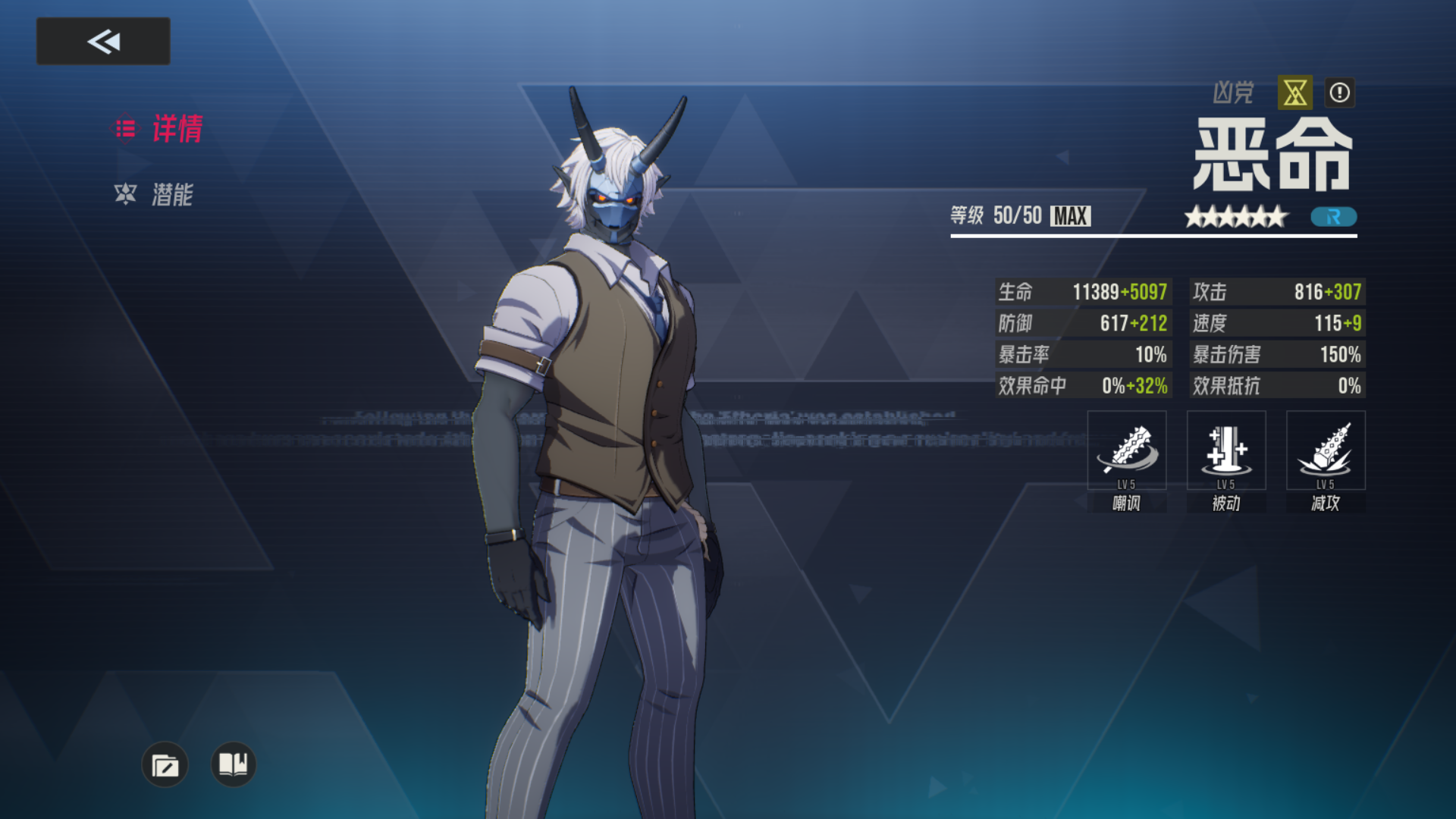View the 被动 passive skill icon
The width and height of the screenshot is (1456, 819).
pos(1226,450)
